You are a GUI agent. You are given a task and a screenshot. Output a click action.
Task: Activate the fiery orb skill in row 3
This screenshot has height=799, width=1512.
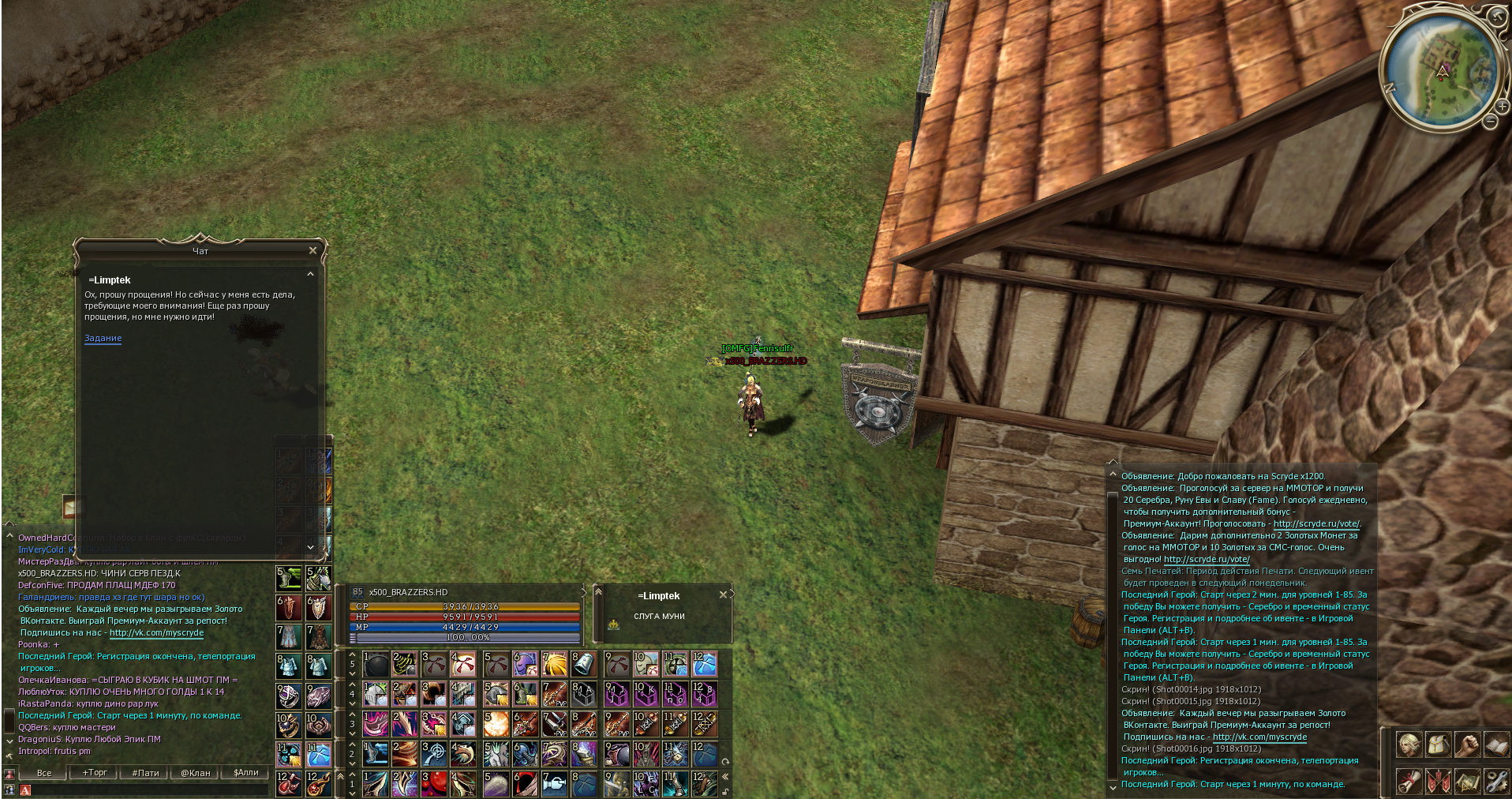coord(495,723)
